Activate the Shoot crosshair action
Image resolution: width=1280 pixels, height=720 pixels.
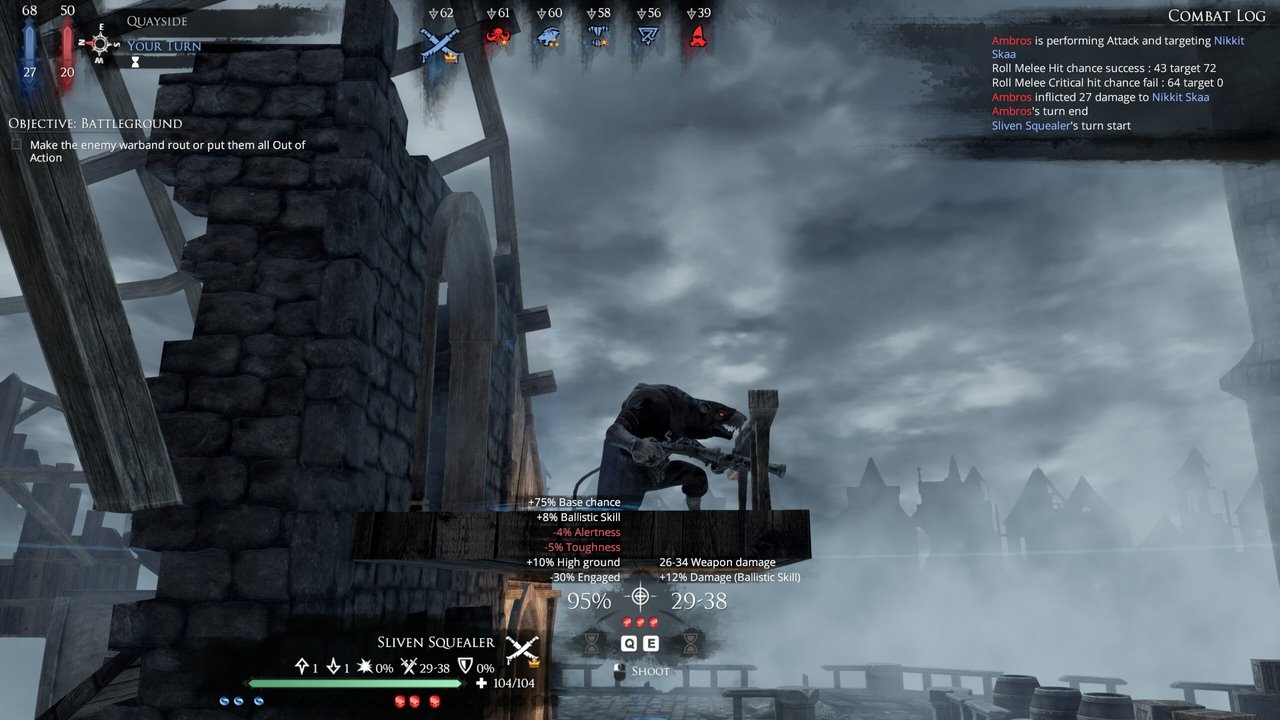click(x=640, y=598)
